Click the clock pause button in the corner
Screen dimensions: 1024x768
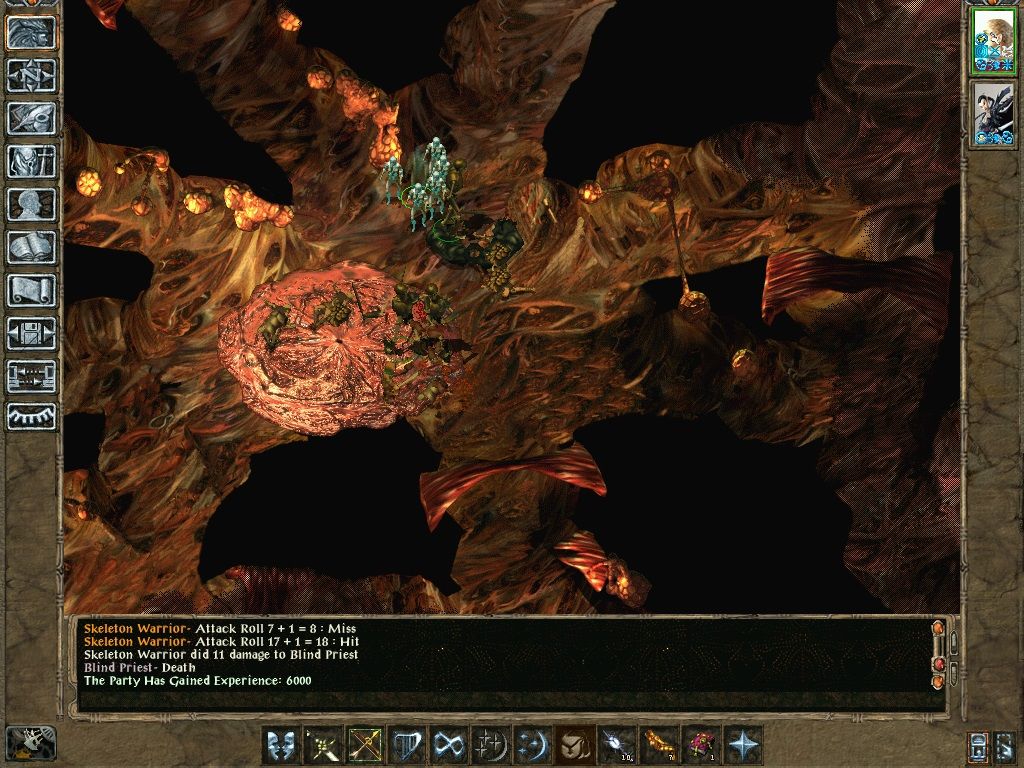31,743
